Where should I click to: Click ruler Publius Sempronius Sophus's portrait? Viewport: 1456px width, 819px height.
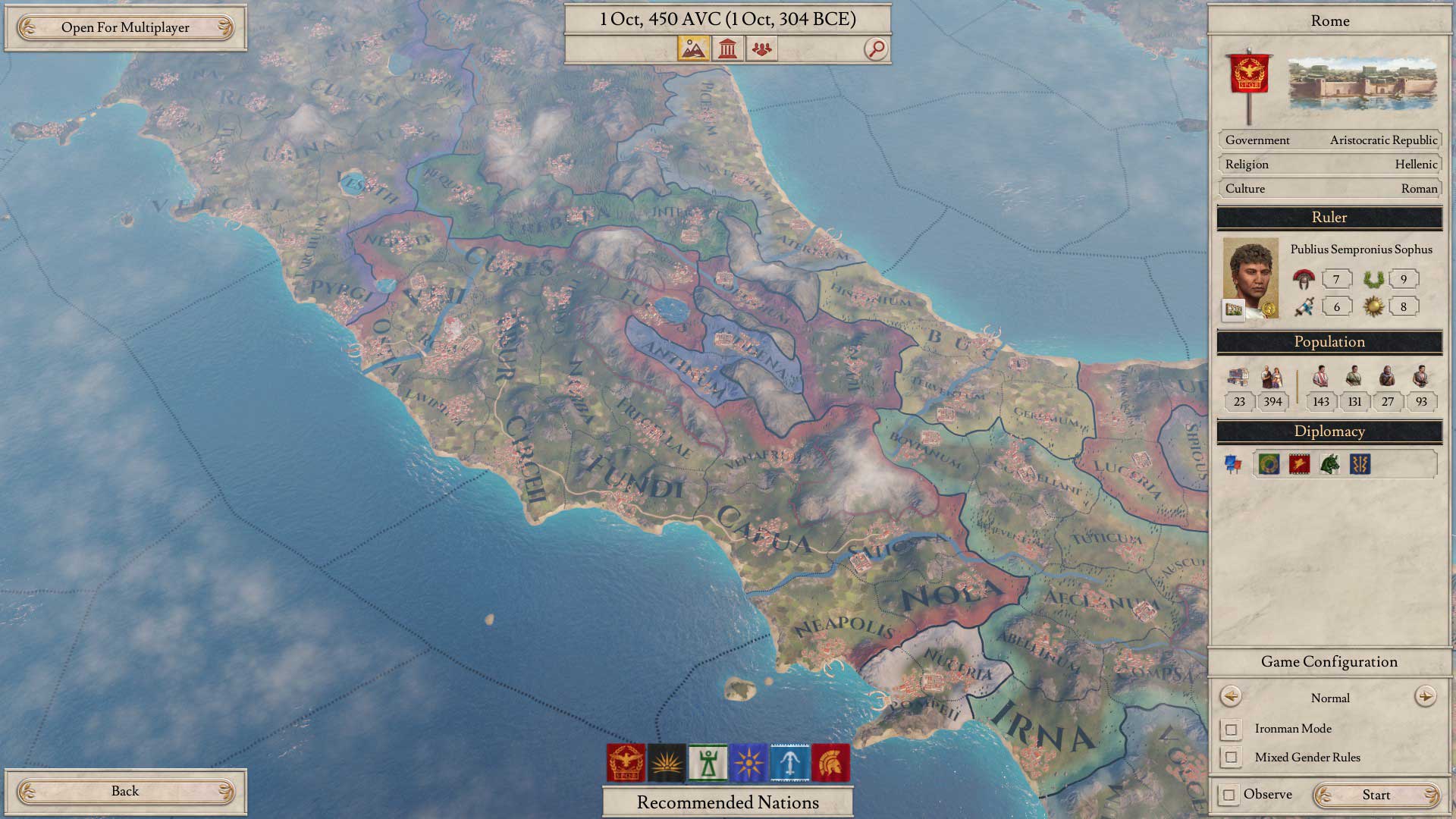pos(1250,278)
